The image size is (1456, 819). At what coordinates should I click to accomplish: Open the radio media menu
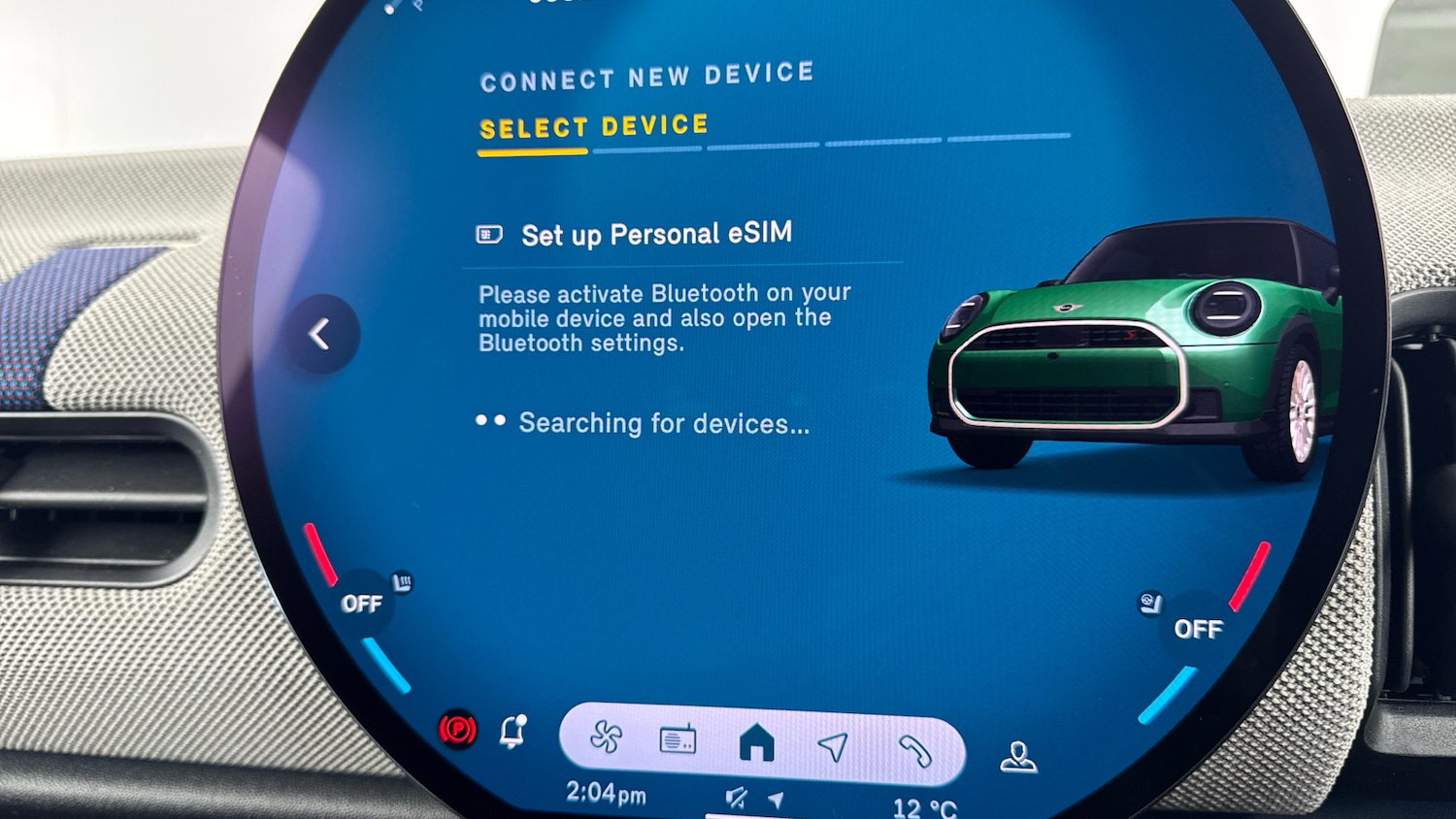[x=678, y=741]
